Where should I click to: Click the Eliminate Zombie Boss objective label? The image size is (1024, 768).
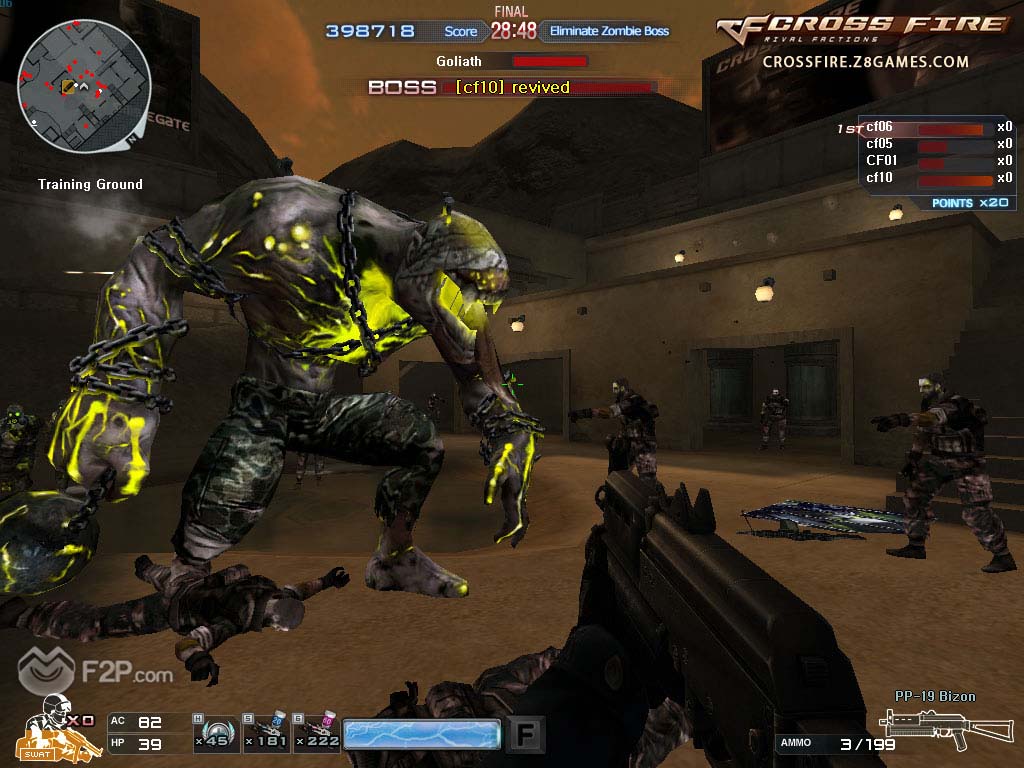(609, 31)
